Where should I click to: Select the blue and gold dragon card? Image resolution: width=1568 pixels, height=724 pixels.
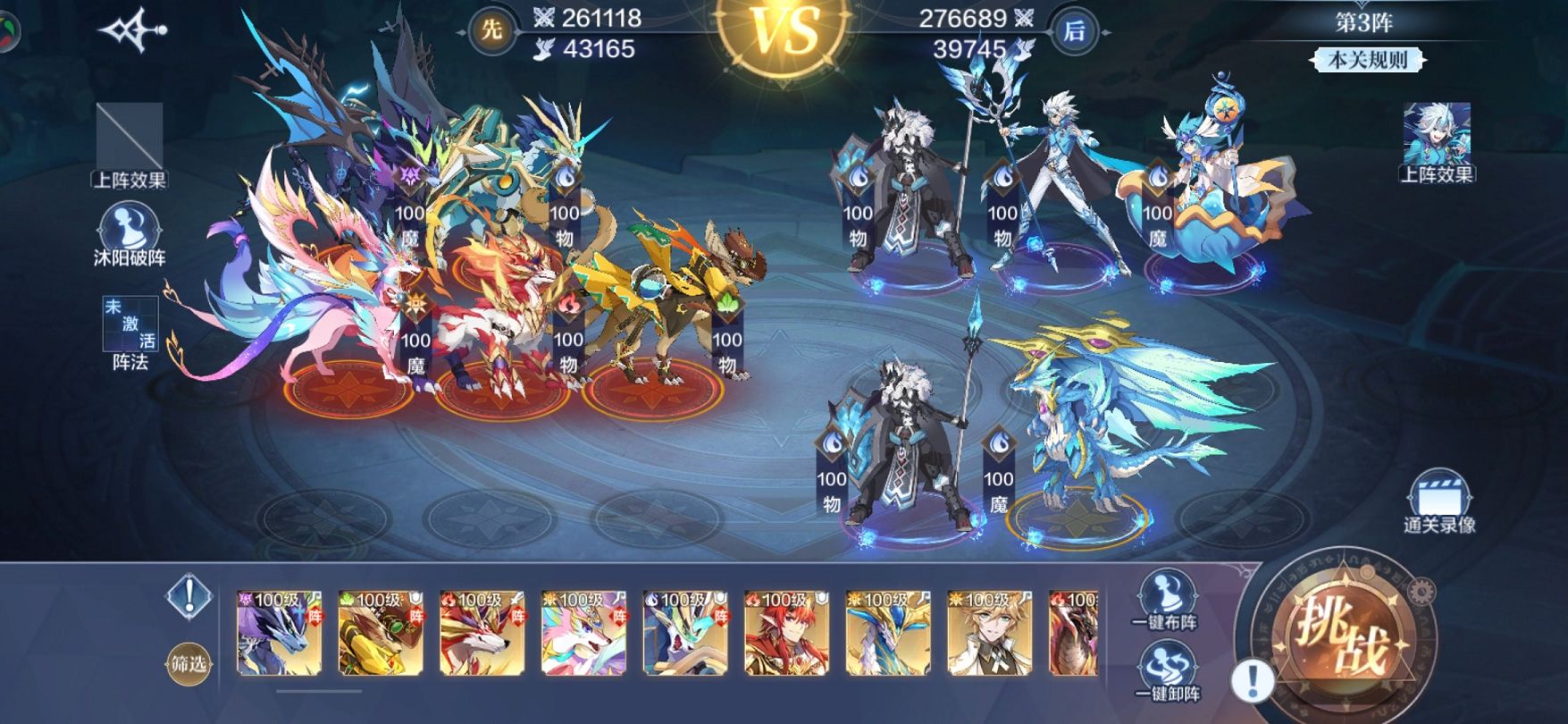click(888, 633)
